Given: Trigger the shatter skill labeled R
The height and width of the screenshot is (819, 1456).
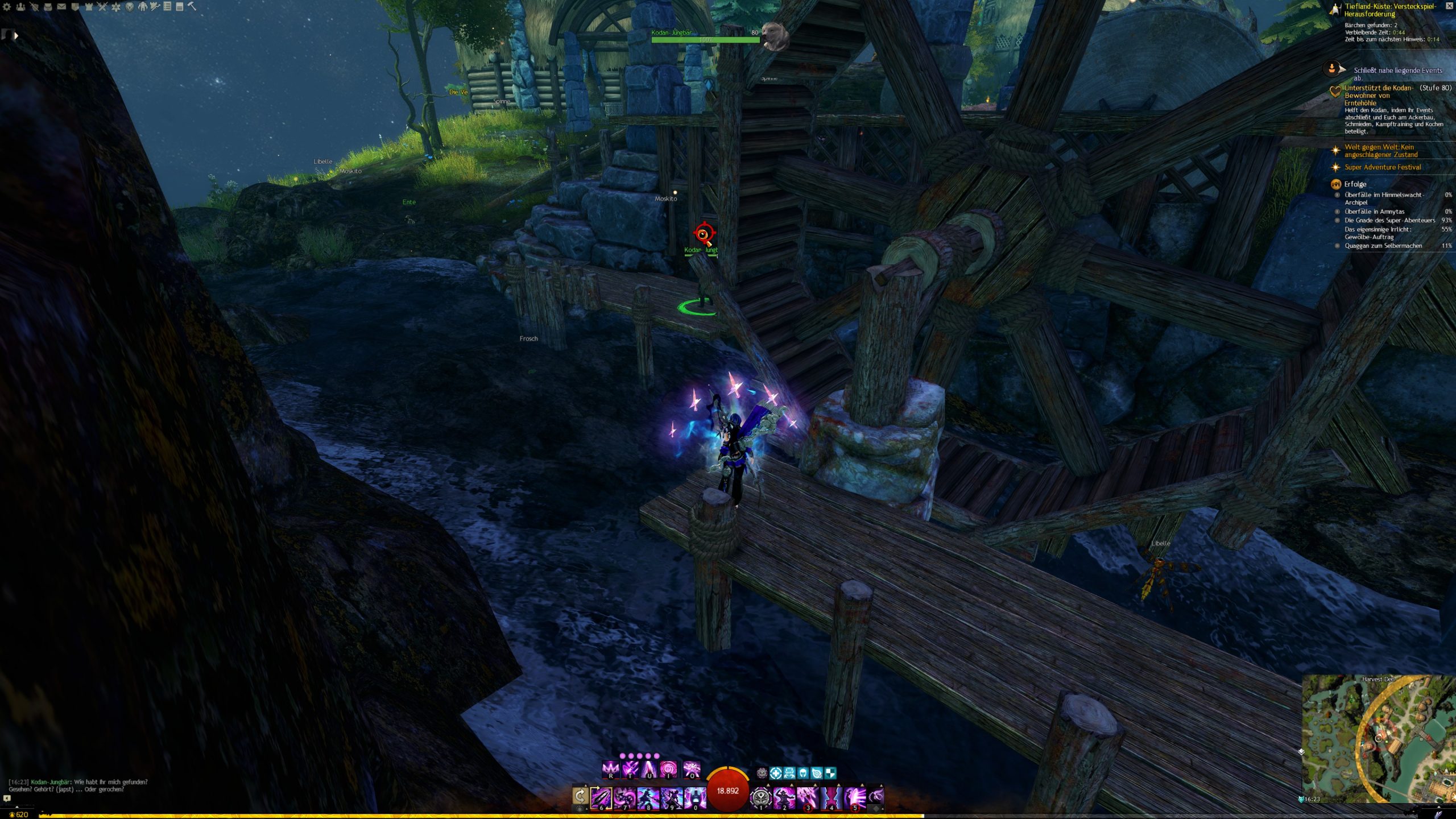Looking at the screenshot, I should click(611, 770).
